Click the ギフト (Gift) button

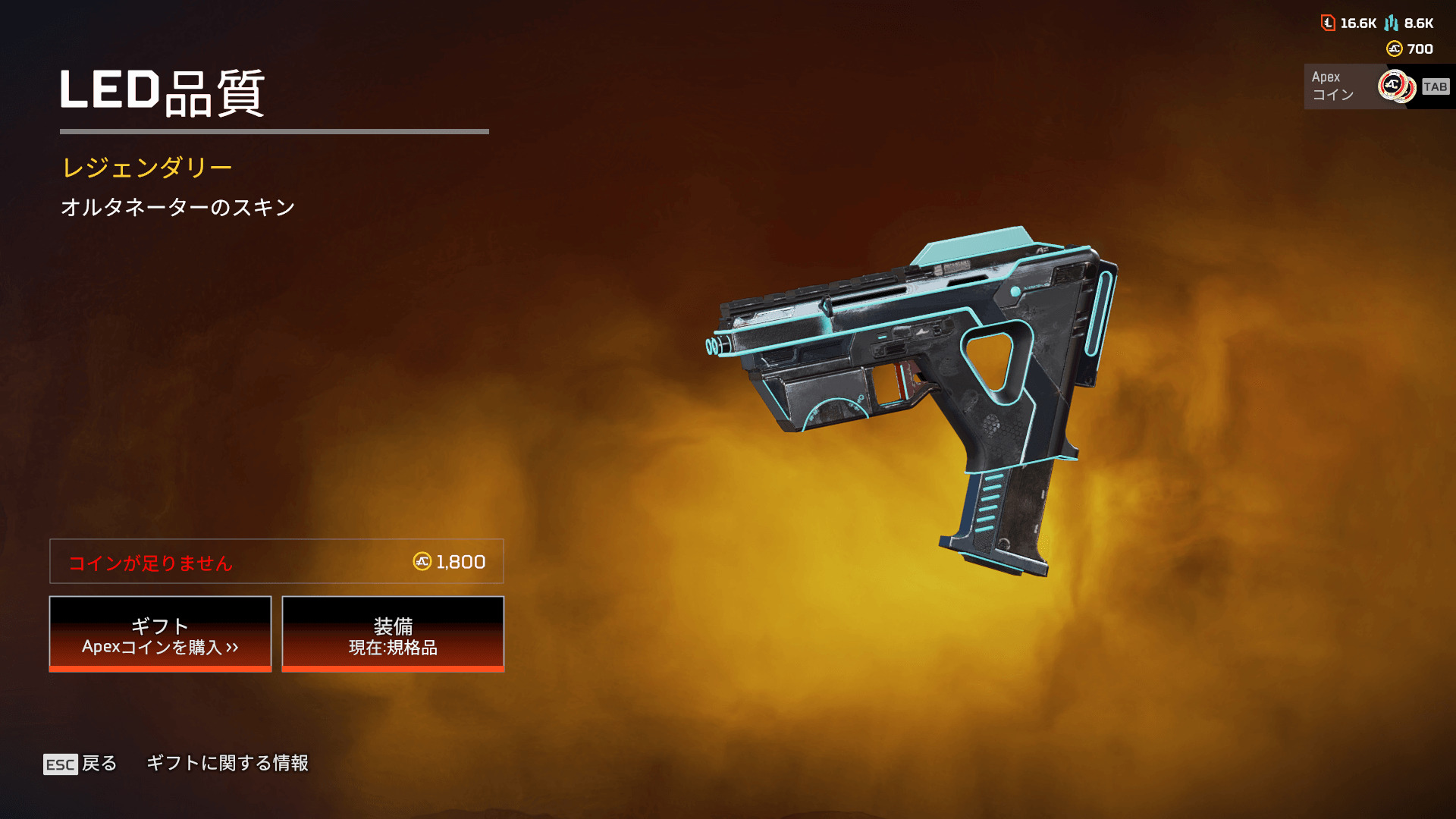pos(160,634)
